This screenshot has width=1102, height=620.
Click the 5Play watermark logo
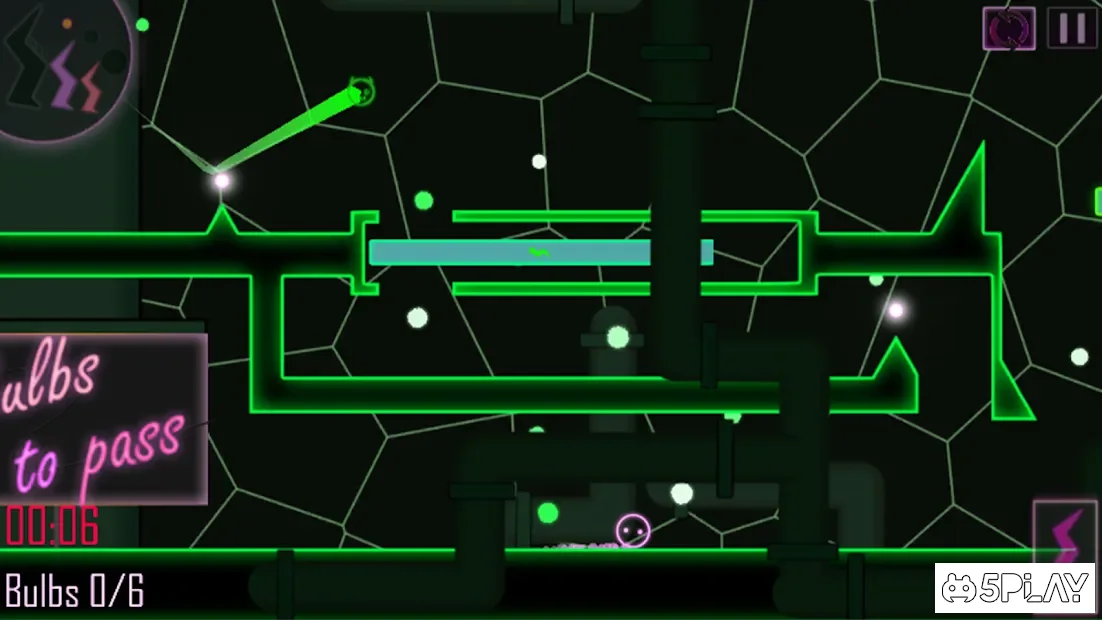1016,588
